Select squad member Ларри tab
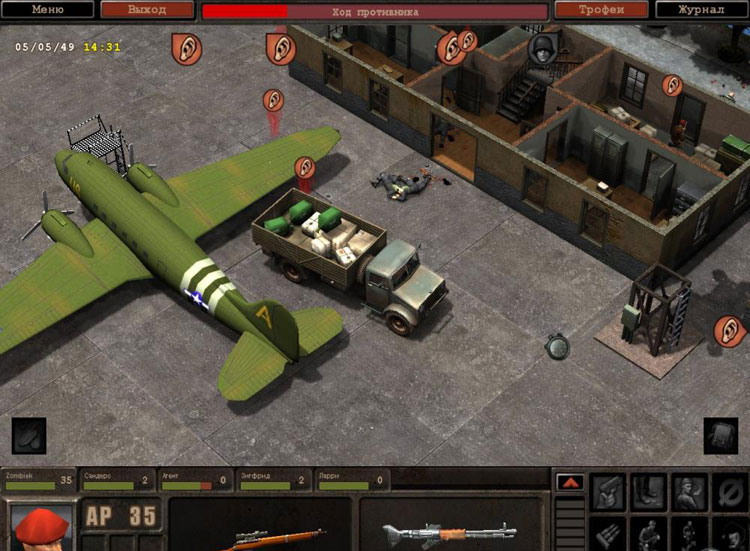Image resolution: width=750 pixels, height=551 pixels. (x=351, y=480)
